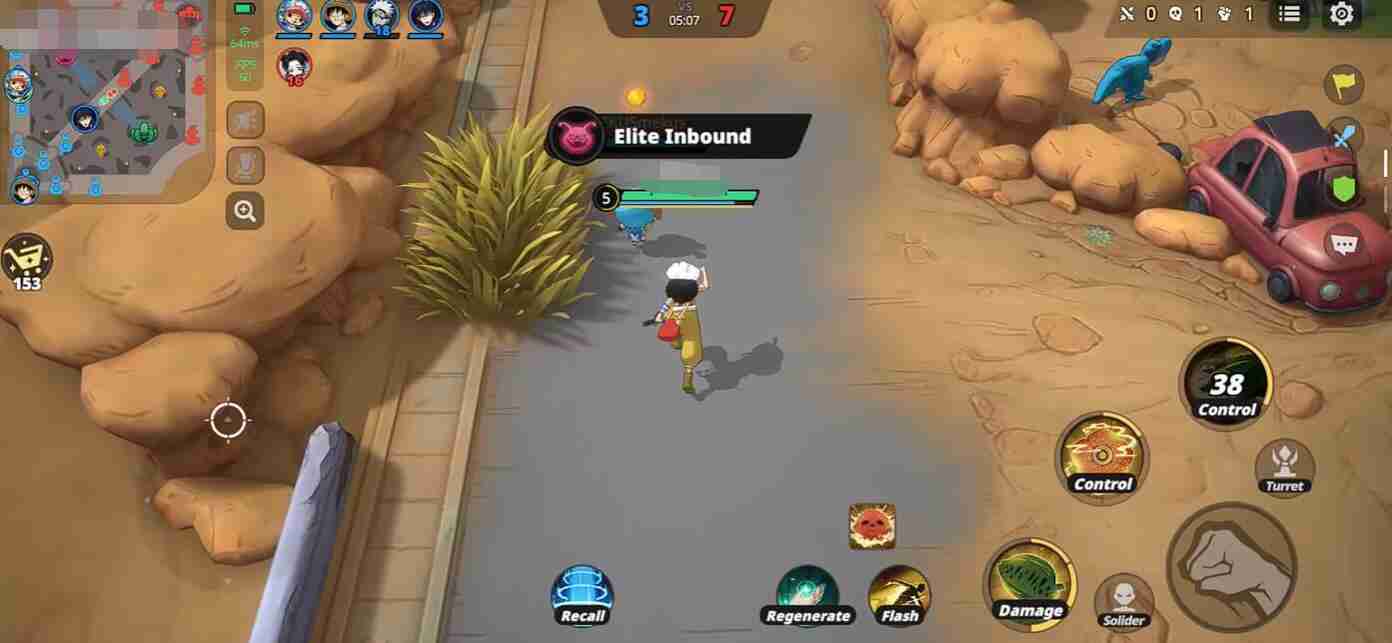Hit the fist basic attack button

coord(1232,566)
